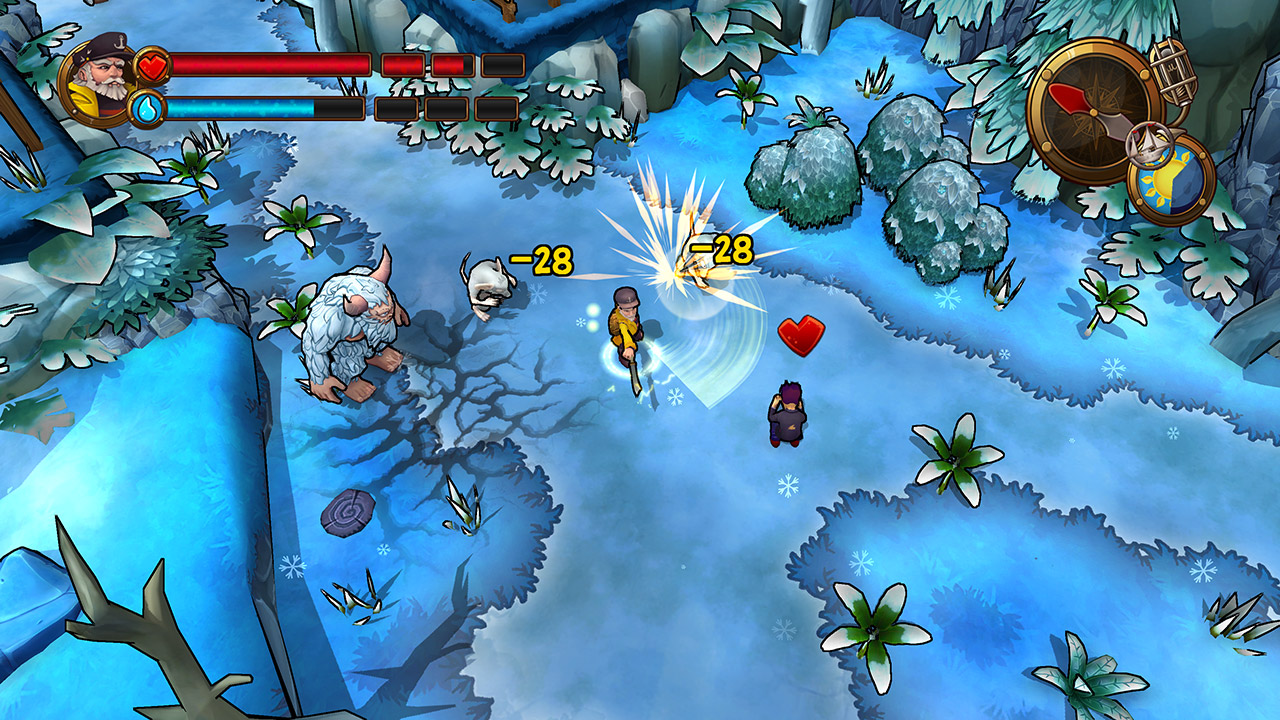The image size is (1280, 720).
Task: Select the red heart health icon
Action: 152,66
